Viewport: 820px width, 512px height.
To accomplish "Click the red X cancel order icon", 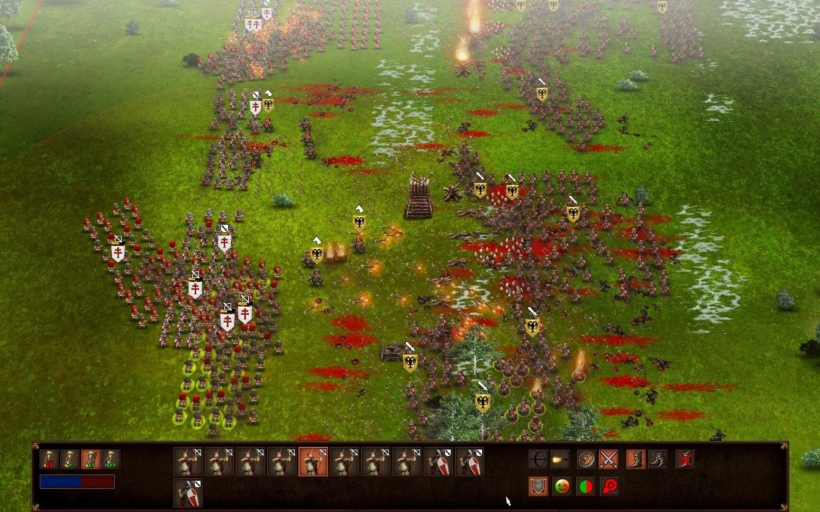I will click(685, 459).
